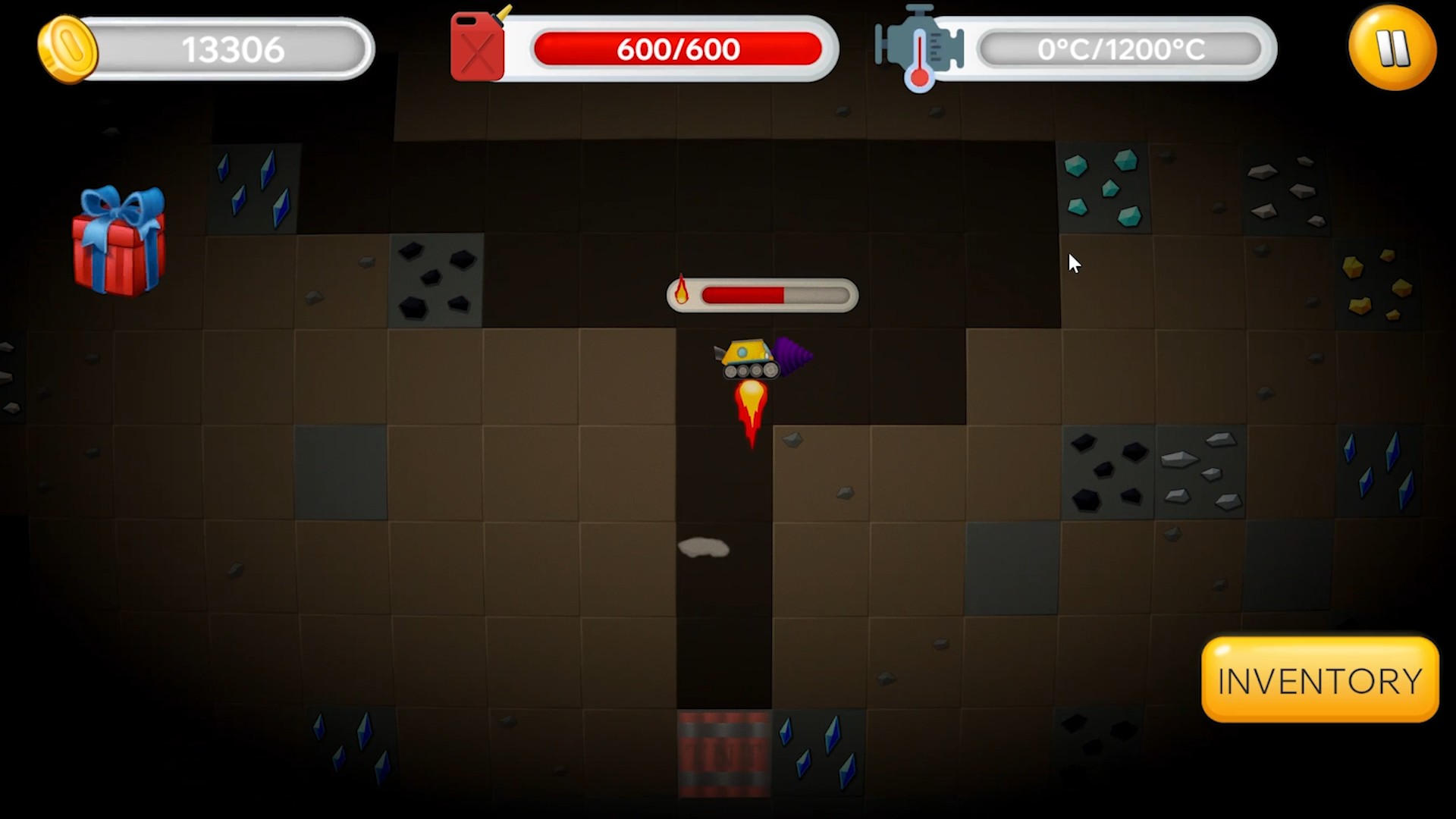Viewport: 1456px width, 819px height.
Task: Click the small rock in the tunnel below
Action: click(702, 548)
